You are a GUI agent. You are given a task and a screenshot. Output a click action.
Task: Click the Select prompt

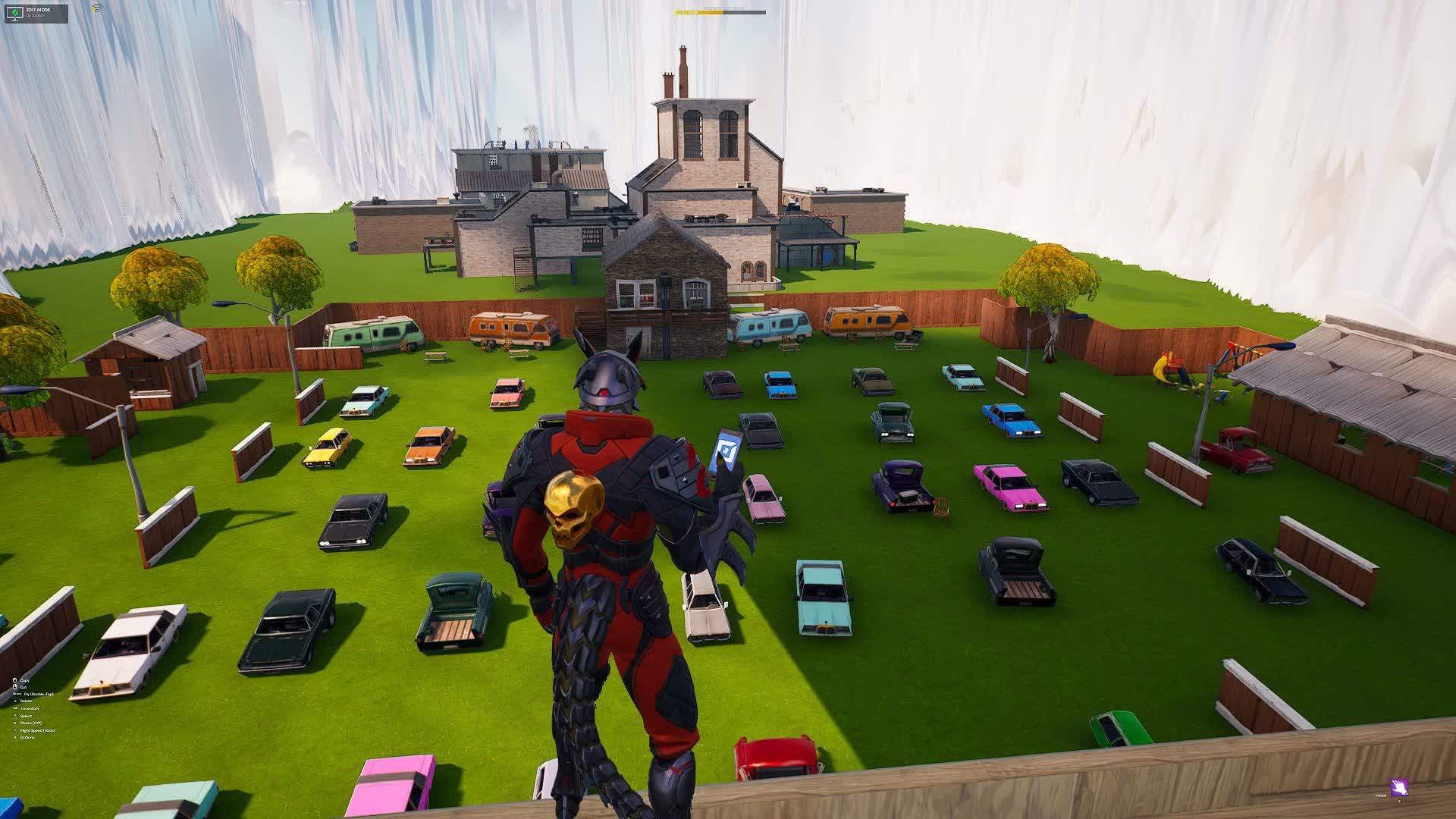point(26,716)
